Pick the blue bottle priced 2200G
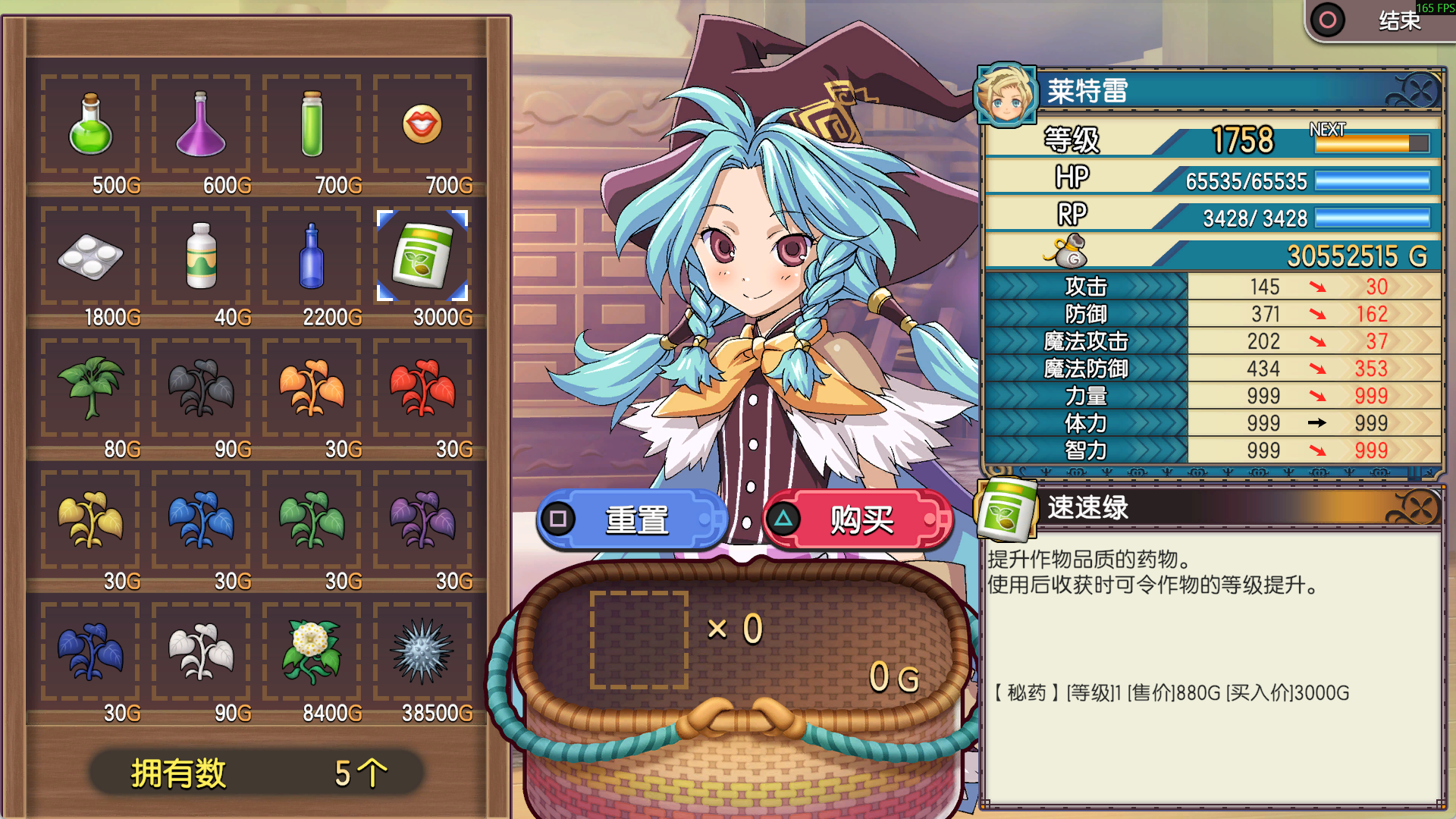 pyautogui.click(x=312, y=257)
